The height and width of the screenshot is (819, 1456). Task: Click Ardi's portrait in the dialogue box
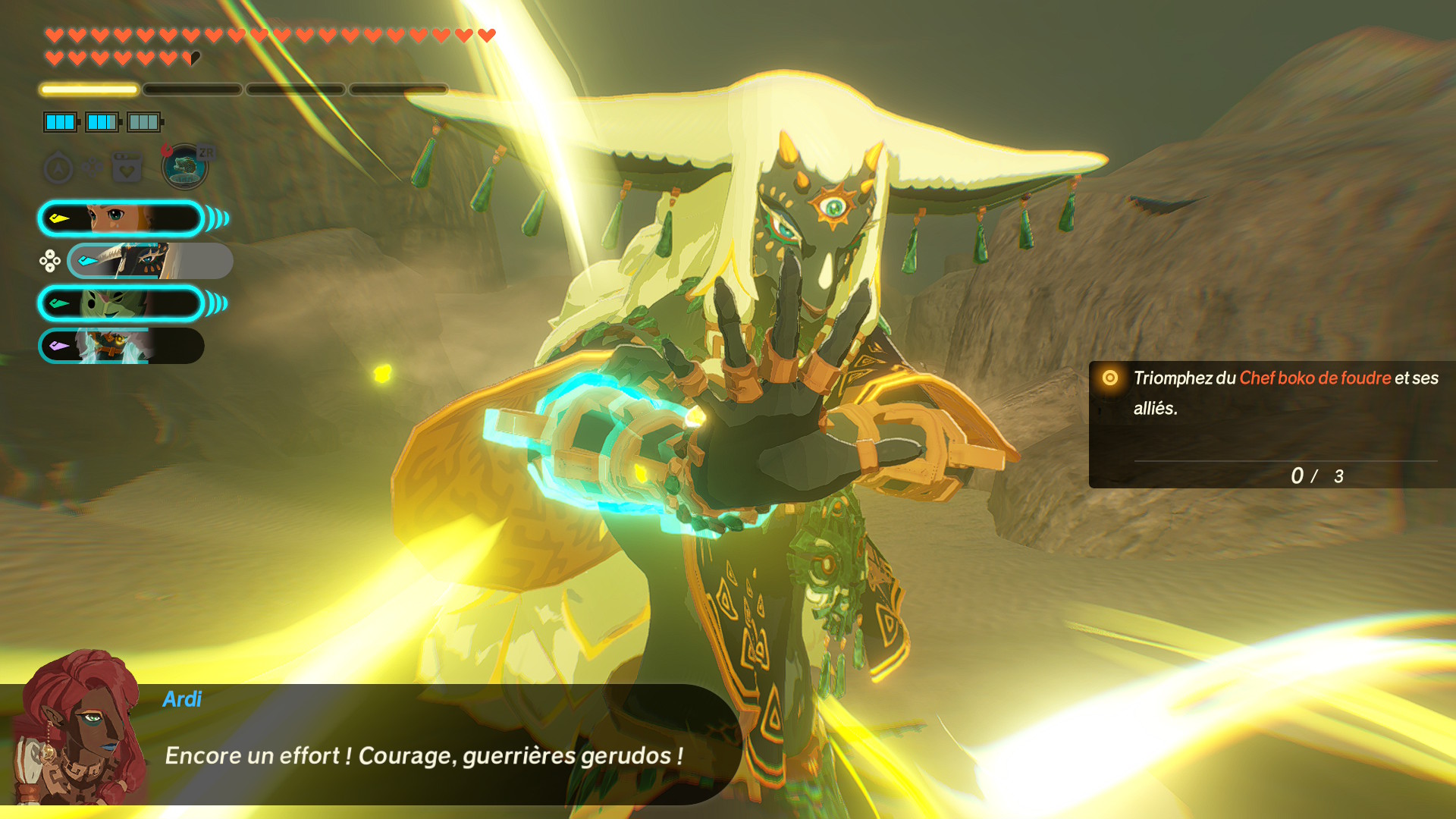point(76,728)
